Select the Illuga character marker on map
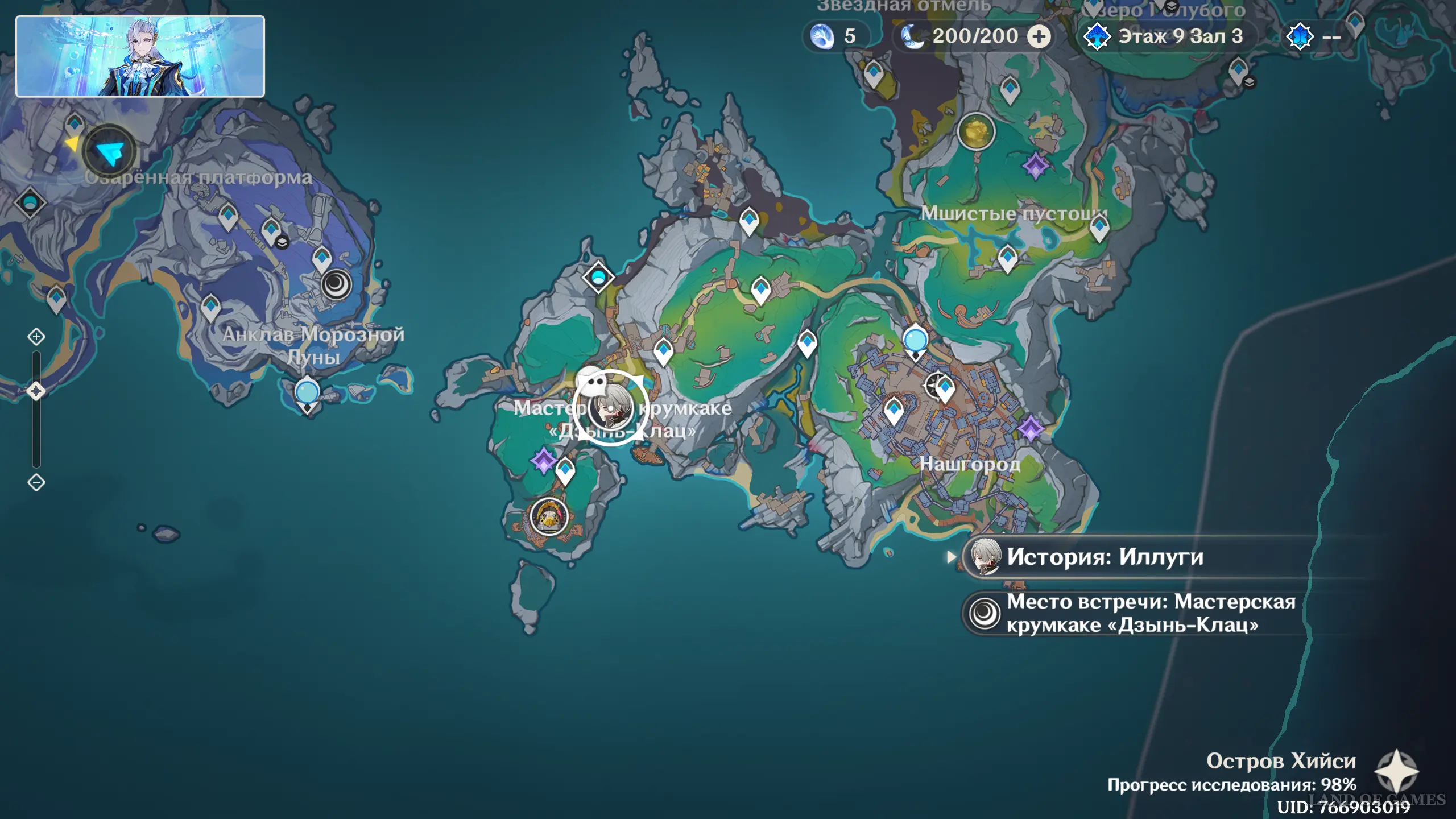This screenshot has height=819, width=1456. [610, 408]
